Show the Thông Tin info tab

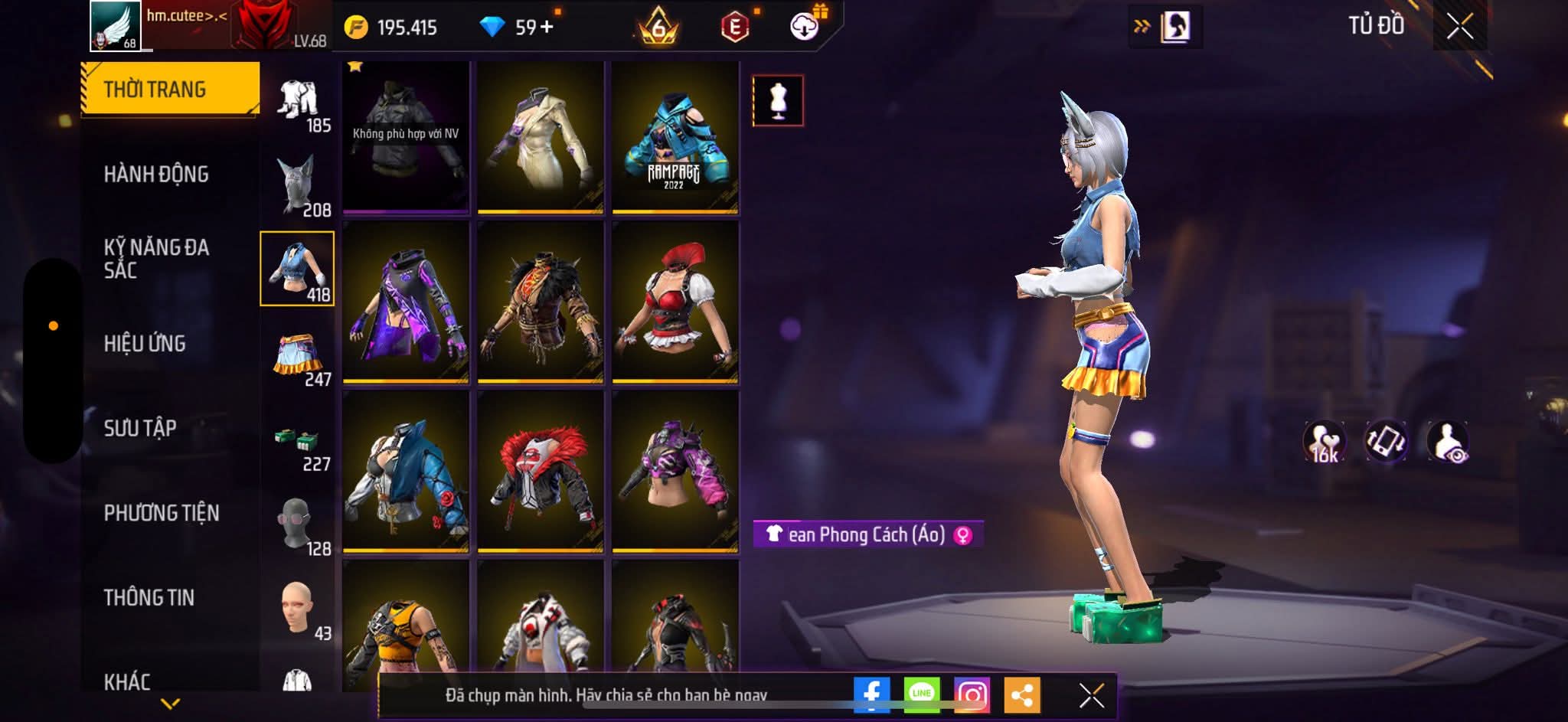coord(149,597)
